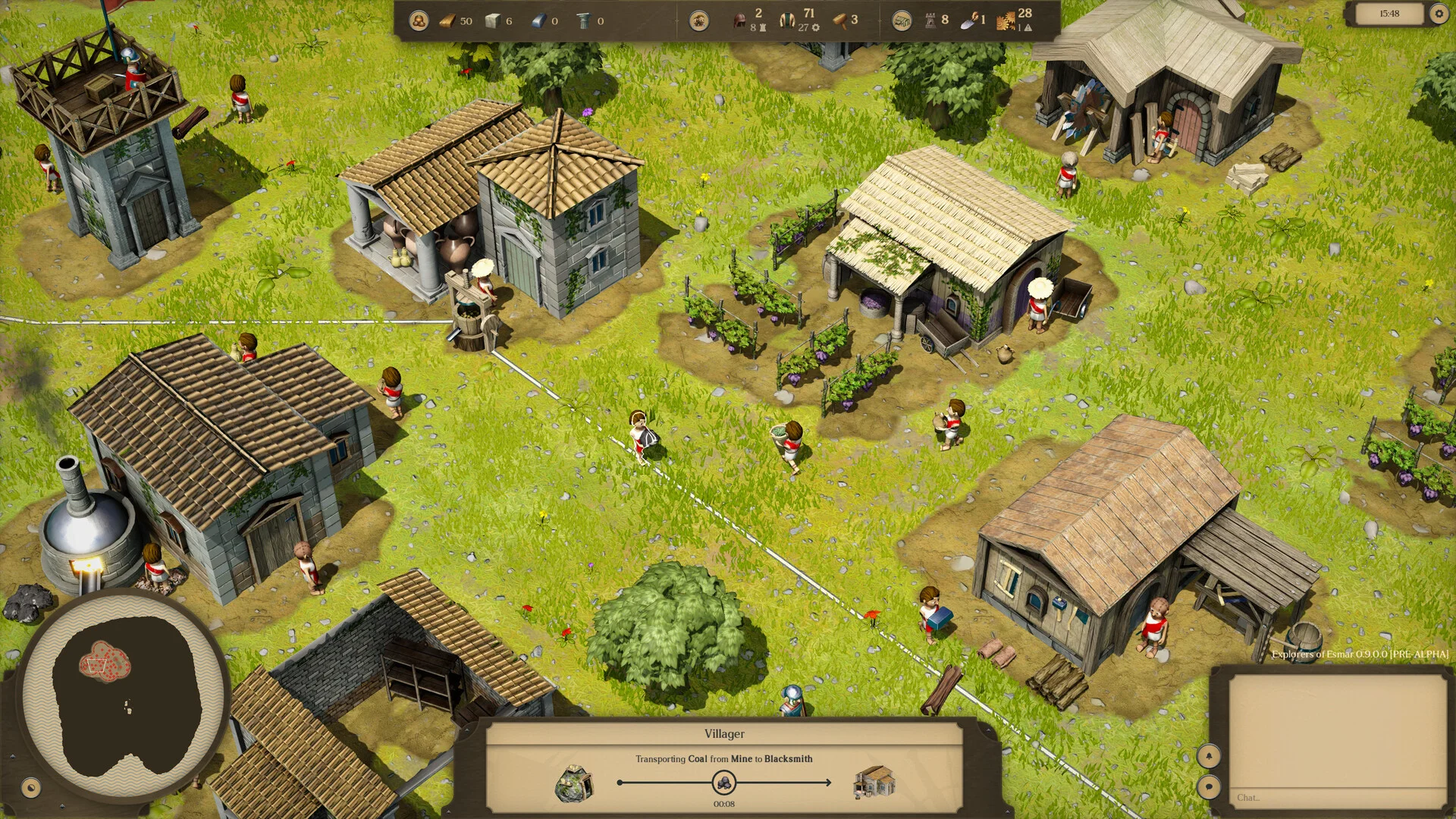Image resolution: width=1456 pixels, height=819 pixels.
Task: Select the Blacksmith icon in Villager panel
Action: point(874,783)
